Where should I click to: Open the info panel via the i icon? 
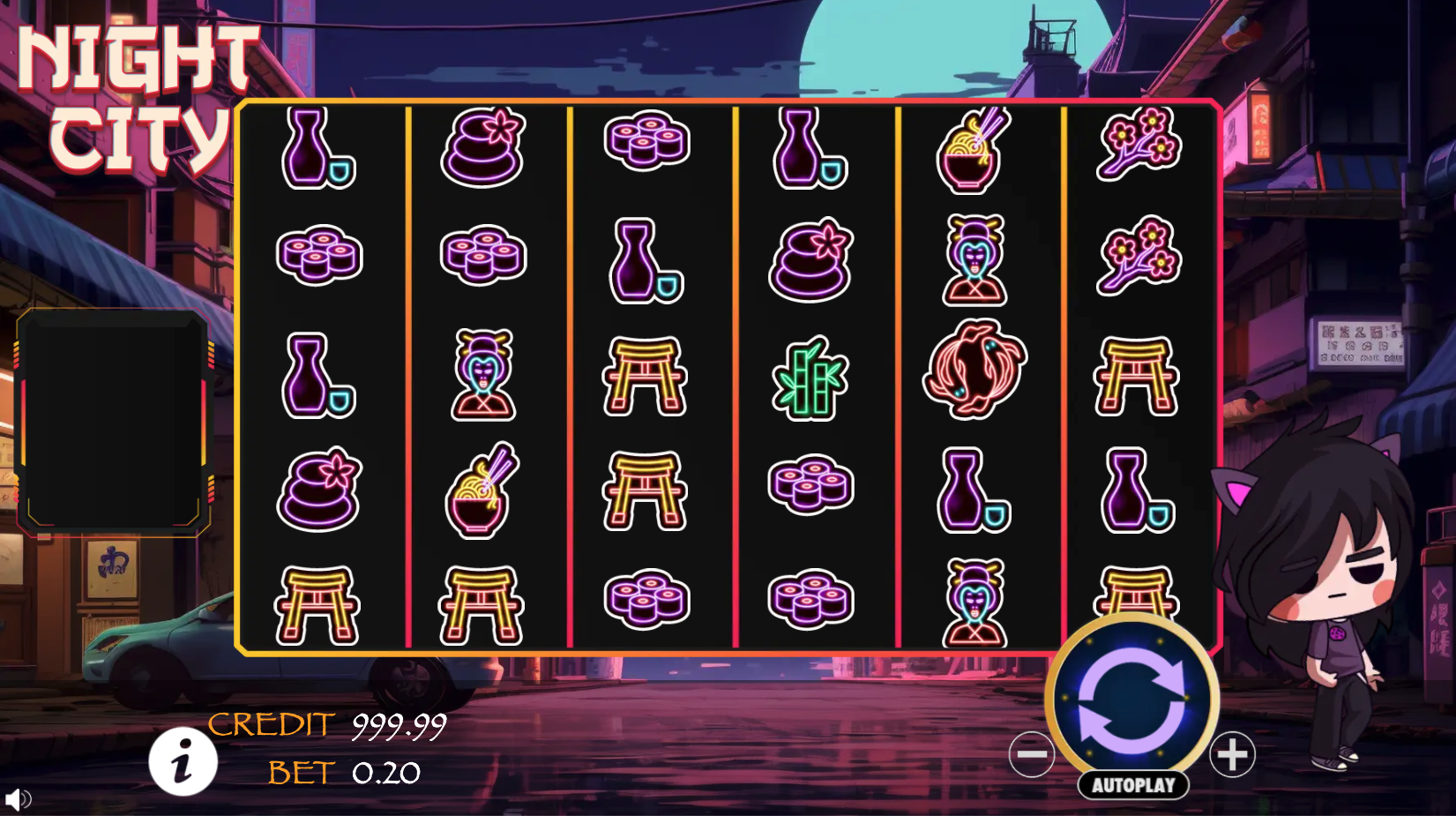pos(183,762)
